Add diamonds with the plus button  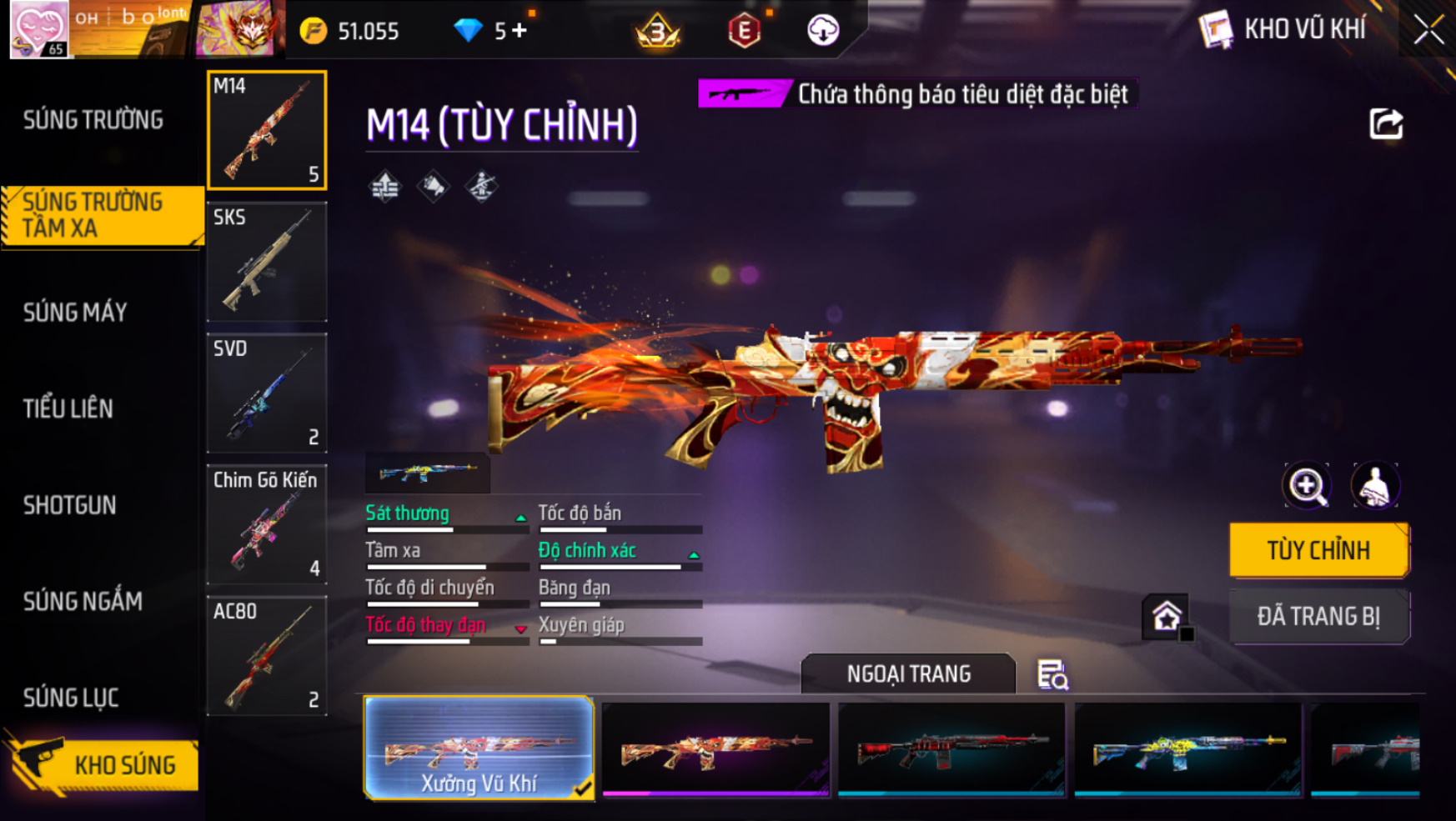pyautogui.click(x=520, y=31)
